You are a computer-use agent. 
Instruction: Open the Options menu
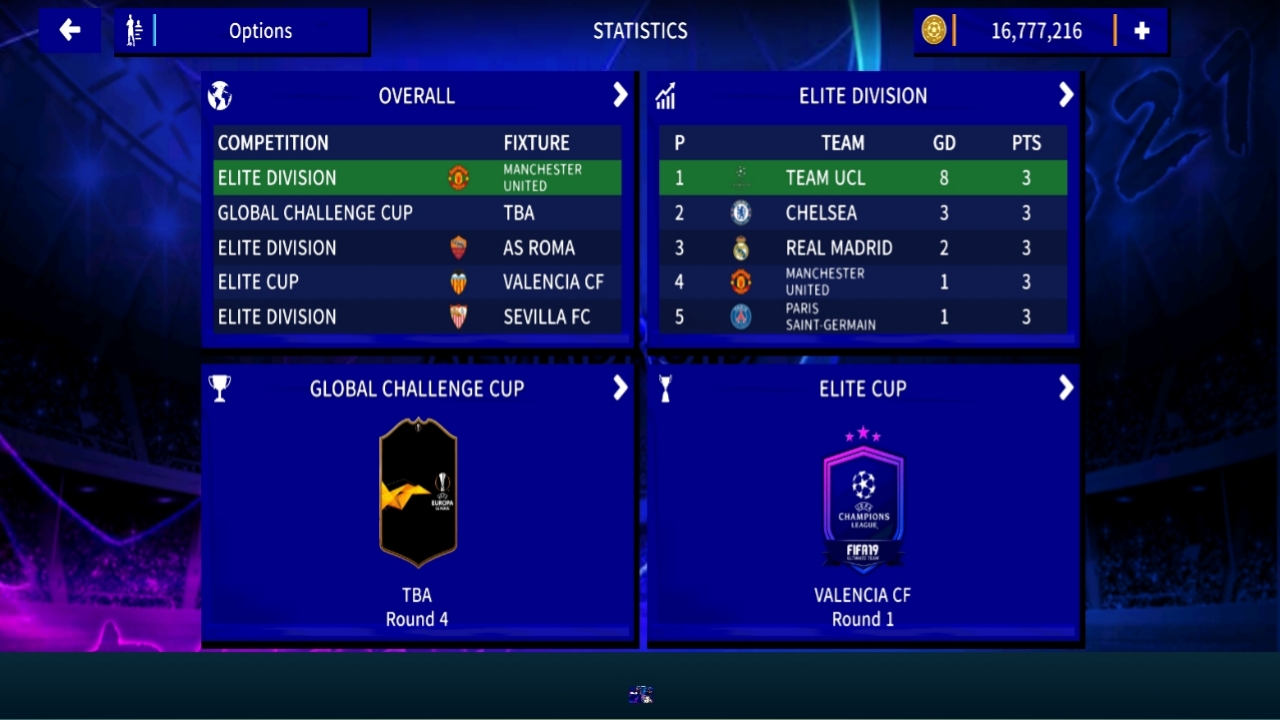260,31
